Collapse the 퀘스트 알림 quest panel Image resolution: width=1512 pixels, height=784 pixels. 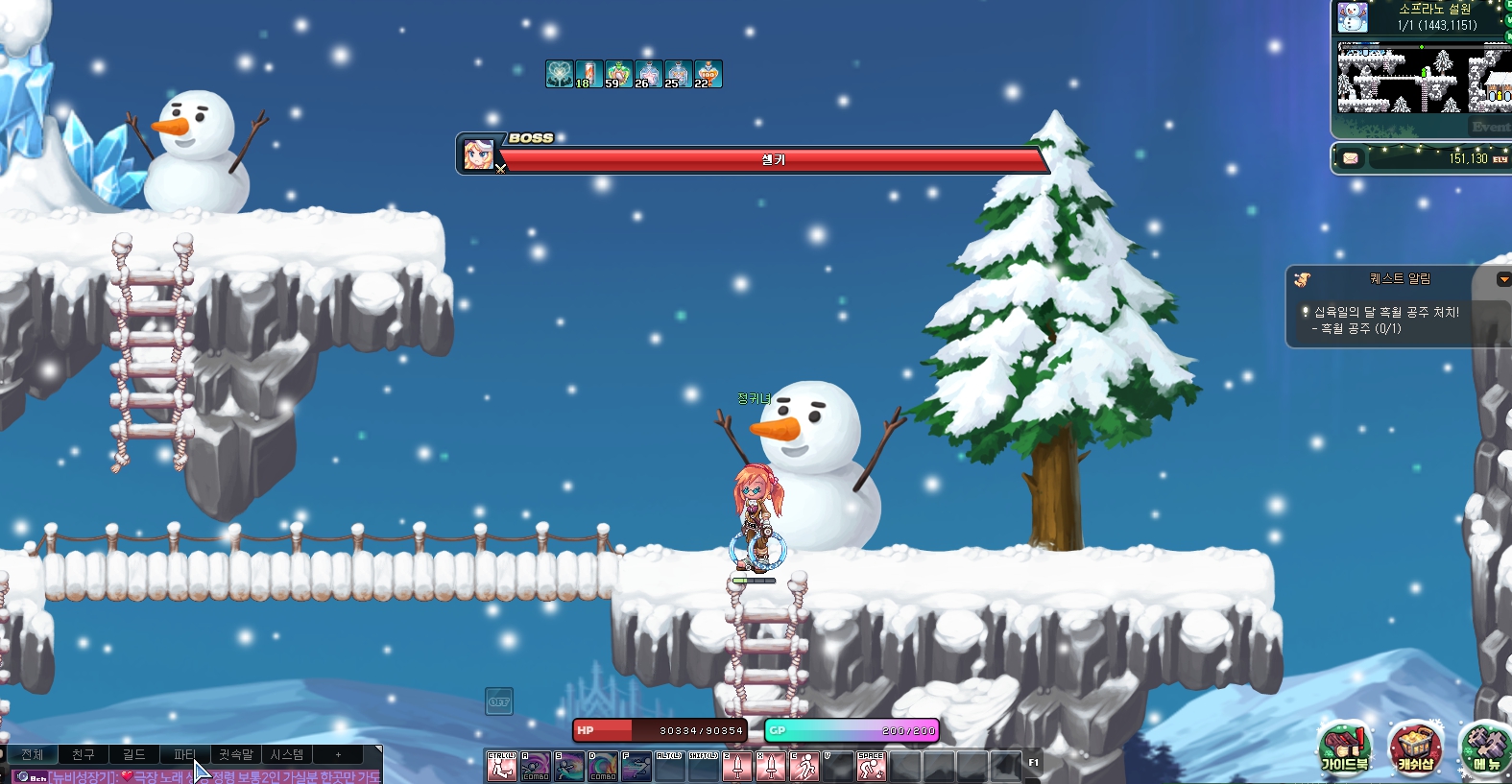pos(1503,279)
